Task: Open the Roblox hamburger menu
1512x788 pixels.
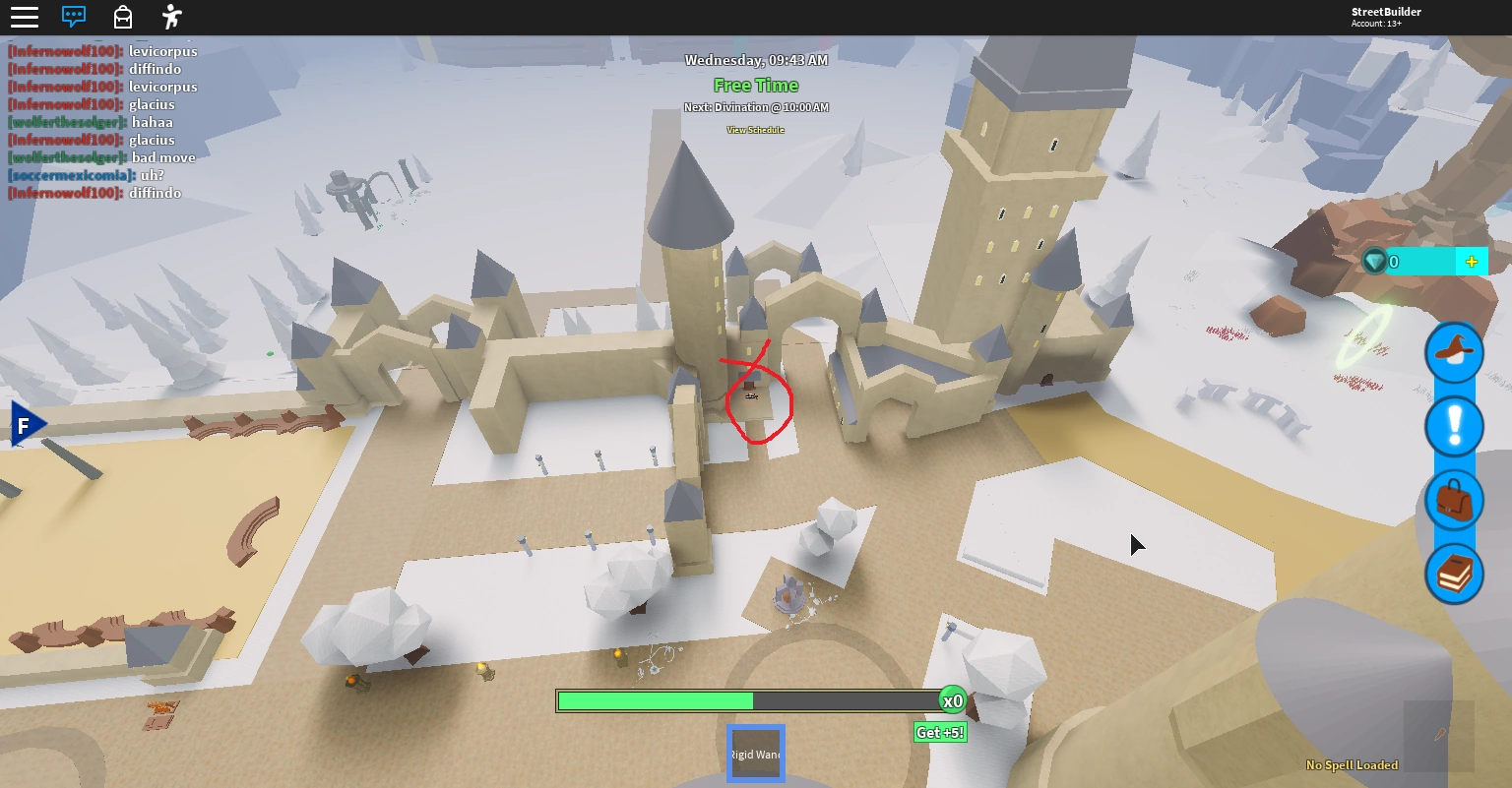Action: (25, 17)
